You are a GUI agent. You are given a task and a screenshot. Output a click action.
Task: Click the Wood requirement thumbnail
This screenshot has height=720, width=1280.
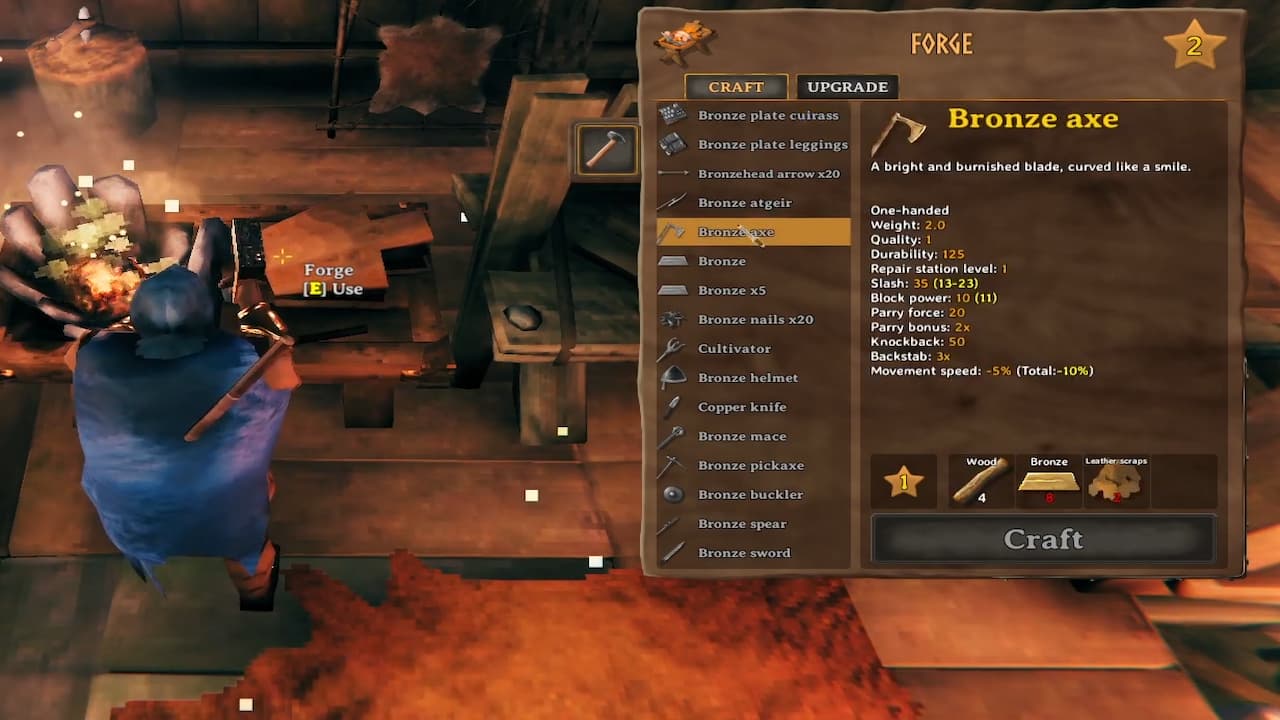tap(978, 481)
